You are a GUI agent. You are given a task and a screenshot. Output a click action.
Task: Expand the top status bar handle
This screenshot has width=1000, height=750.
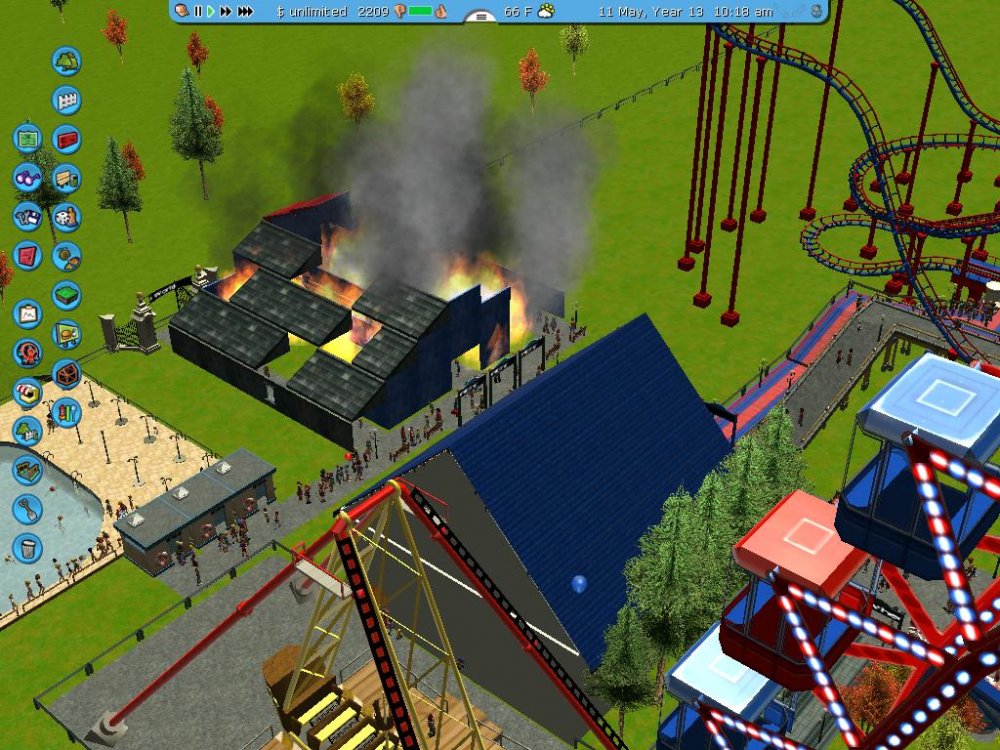click(x=481, y=15)
